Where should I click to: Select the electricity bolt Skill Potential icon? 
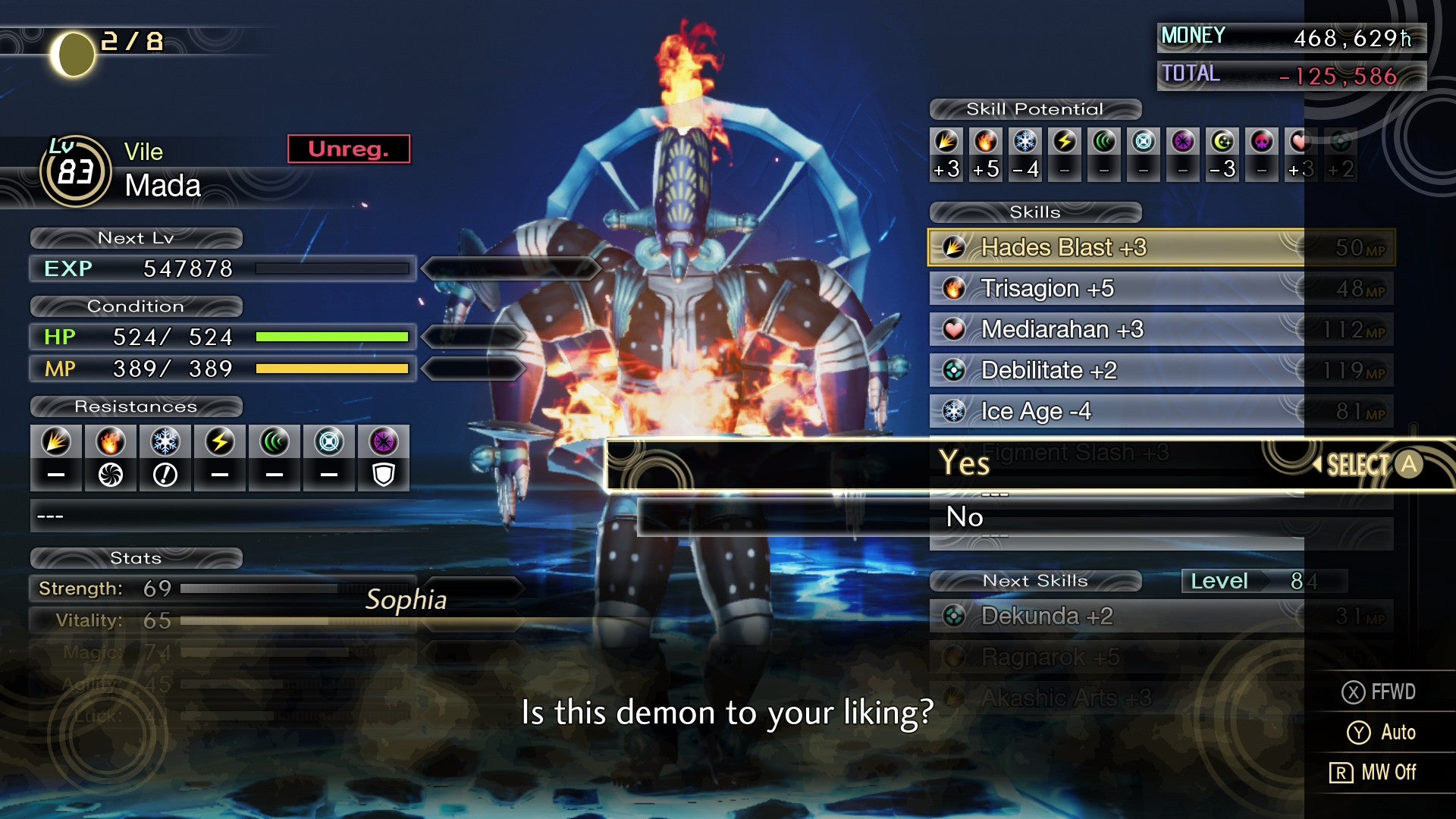click(x=1064, y=140)
